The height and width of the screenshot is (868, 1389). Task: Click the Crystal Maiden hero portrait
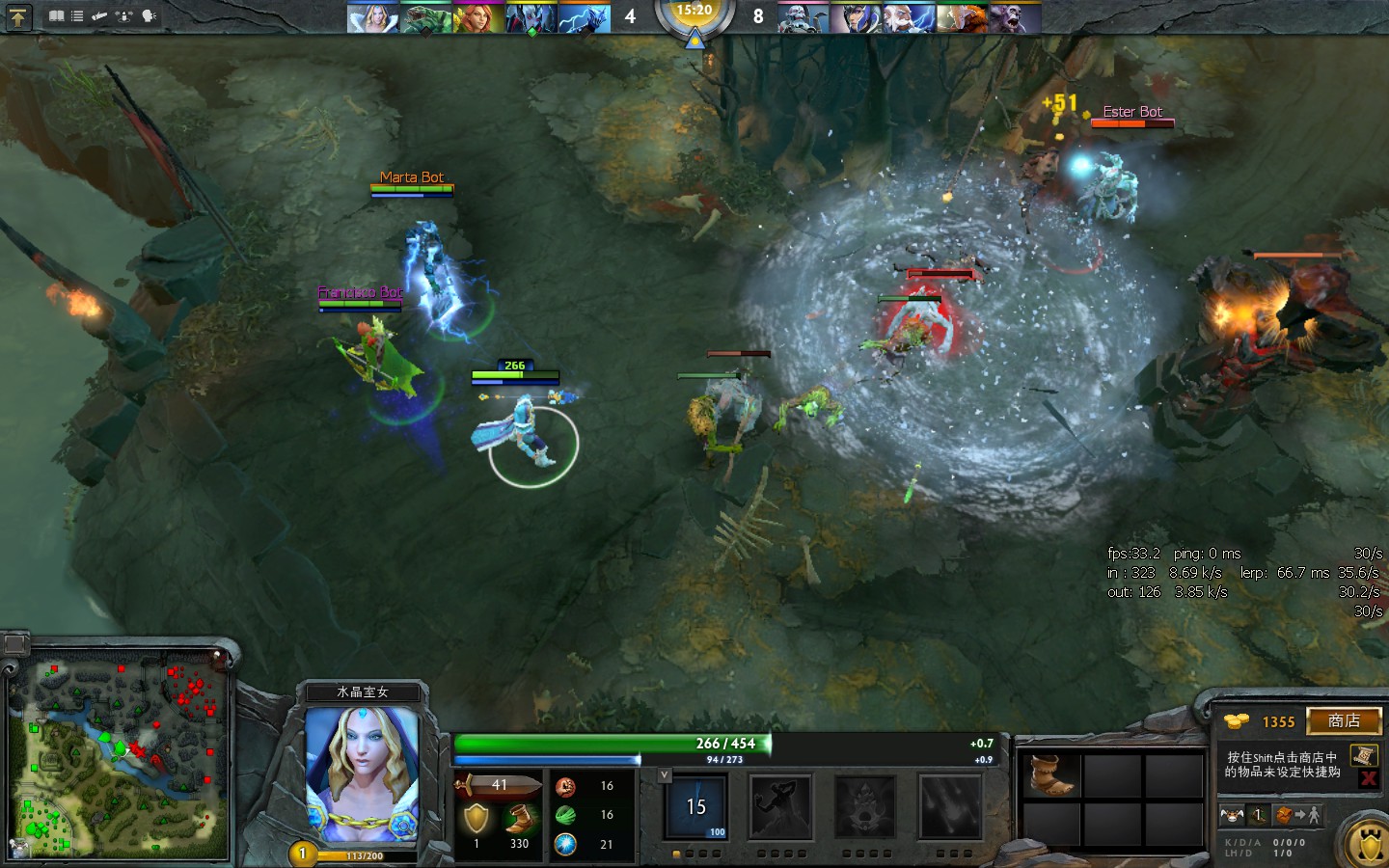[362, 773]
